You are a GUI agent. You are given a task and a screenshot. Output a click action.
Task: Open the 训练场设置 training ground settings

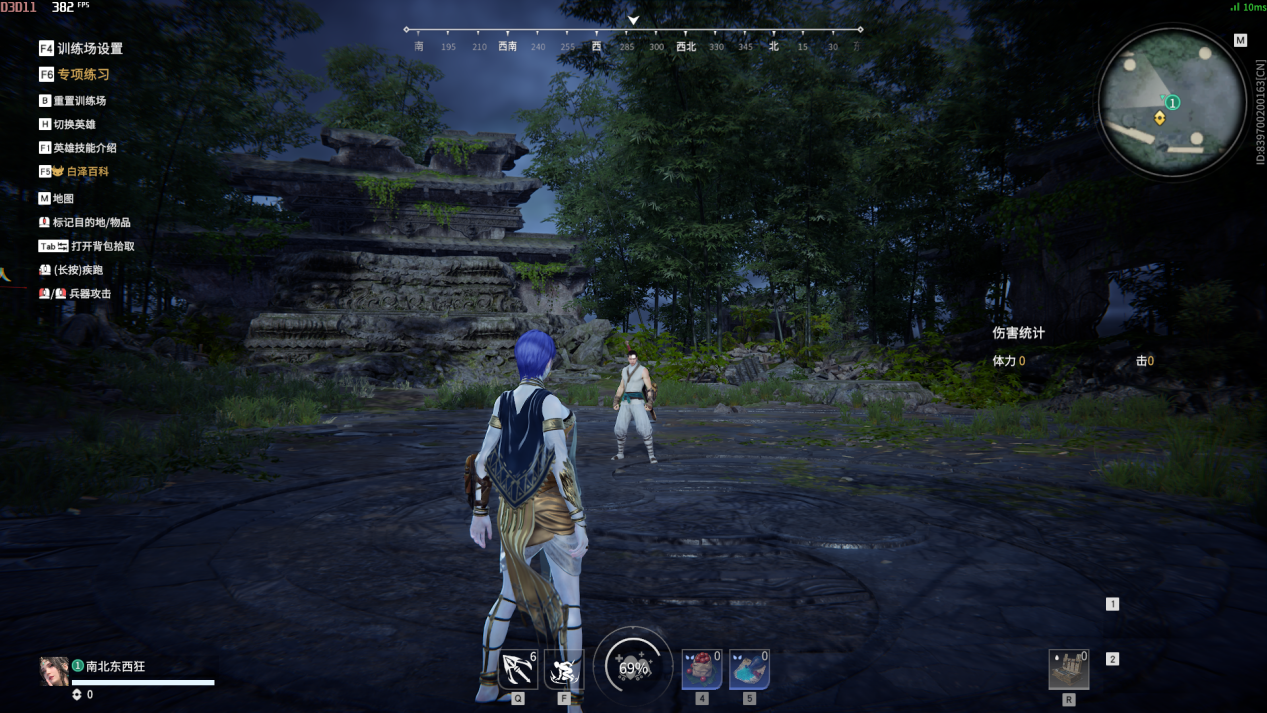click(88, 48)
